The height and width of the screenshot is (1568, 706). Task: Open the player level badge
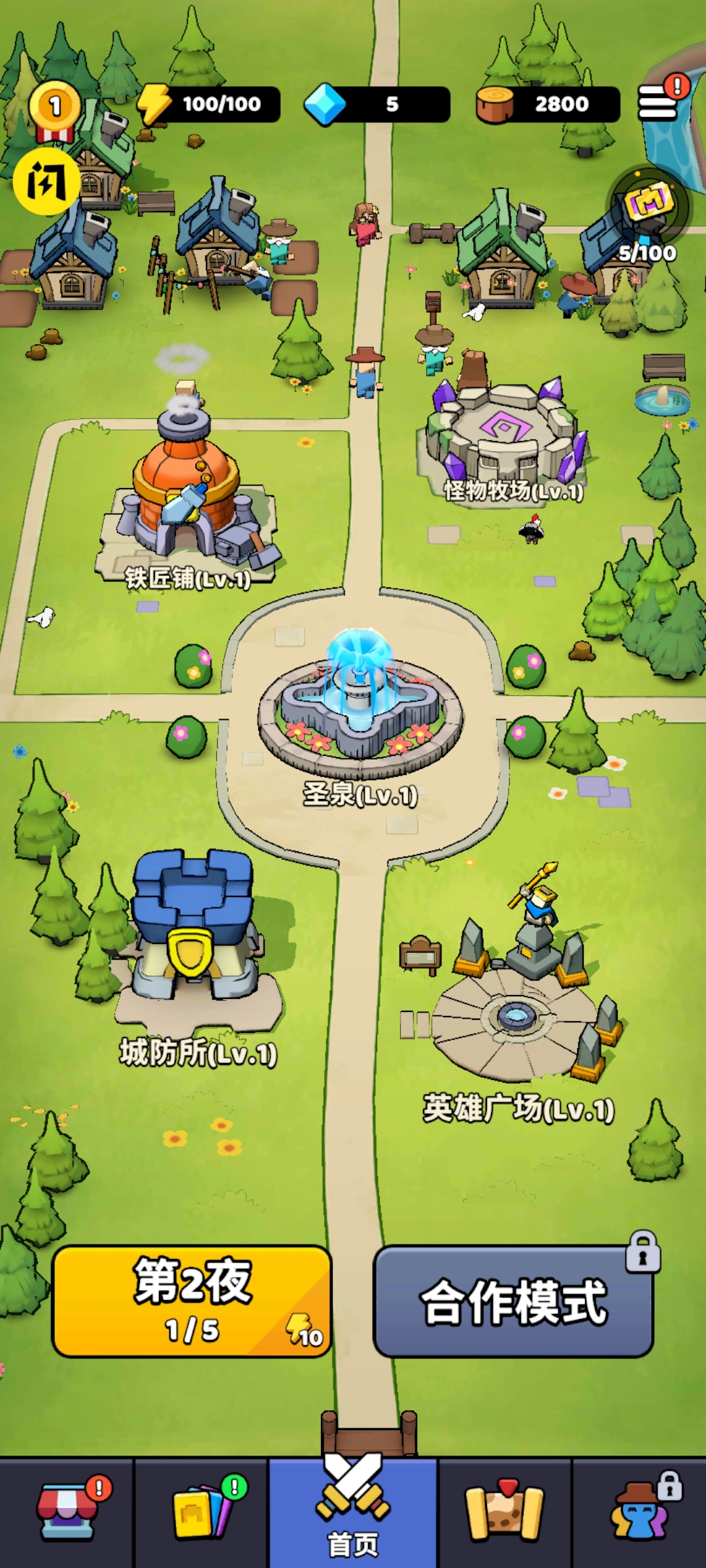click(55, 108)
